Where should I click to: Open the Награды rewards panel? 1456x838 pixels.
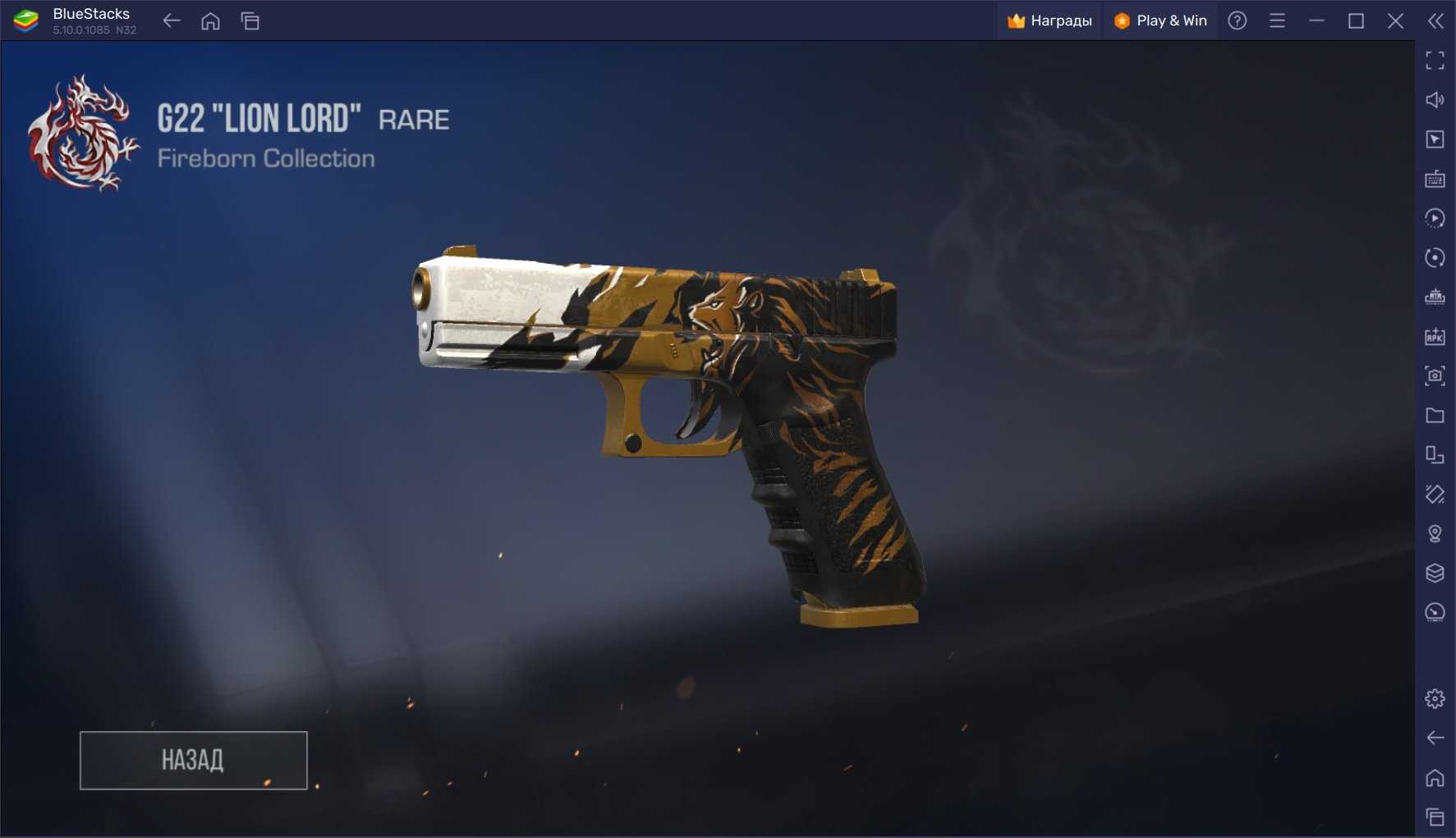[1050, 21]
